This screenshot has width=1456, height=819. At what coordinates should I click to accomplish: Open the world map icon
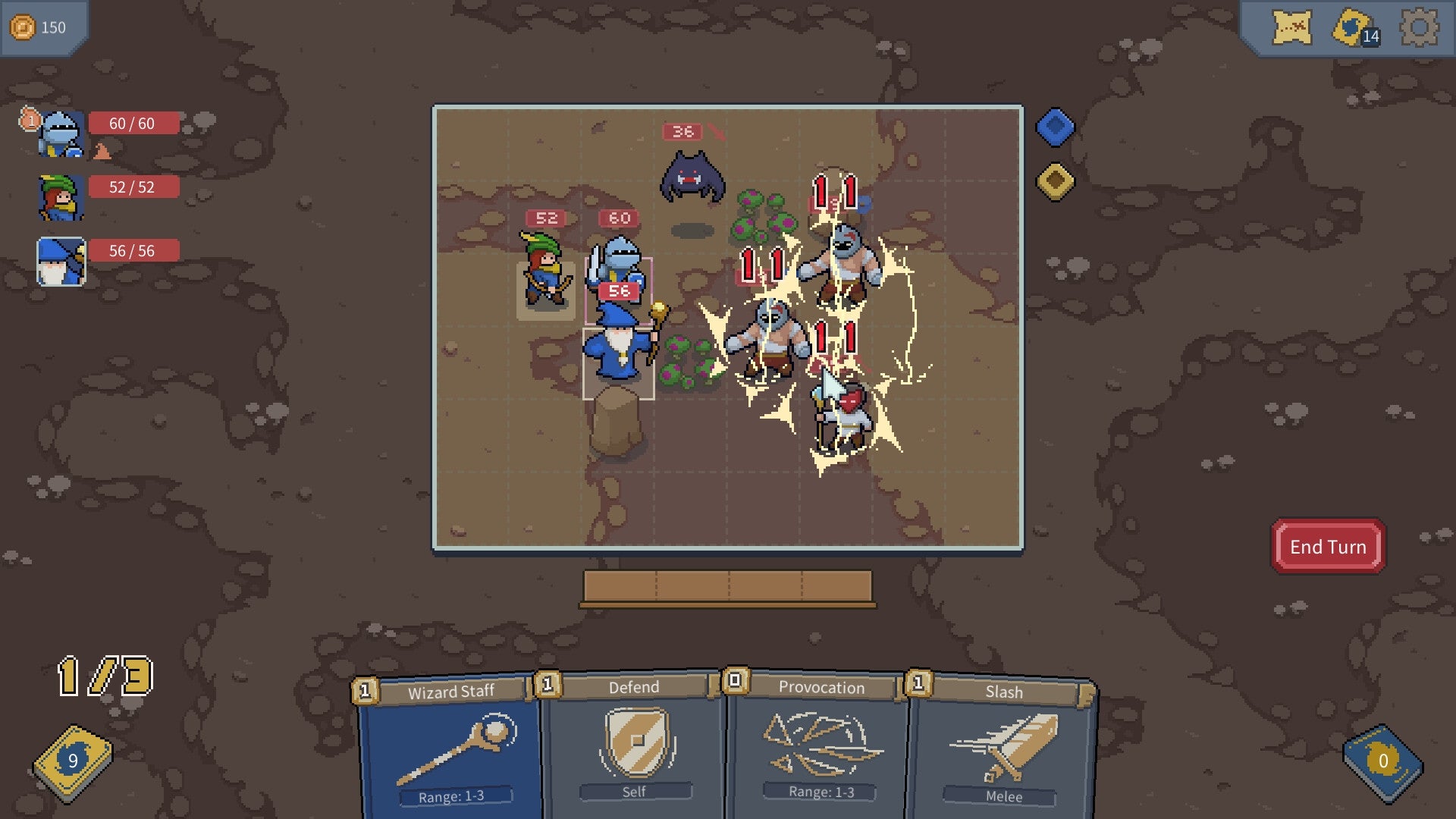1294,28
